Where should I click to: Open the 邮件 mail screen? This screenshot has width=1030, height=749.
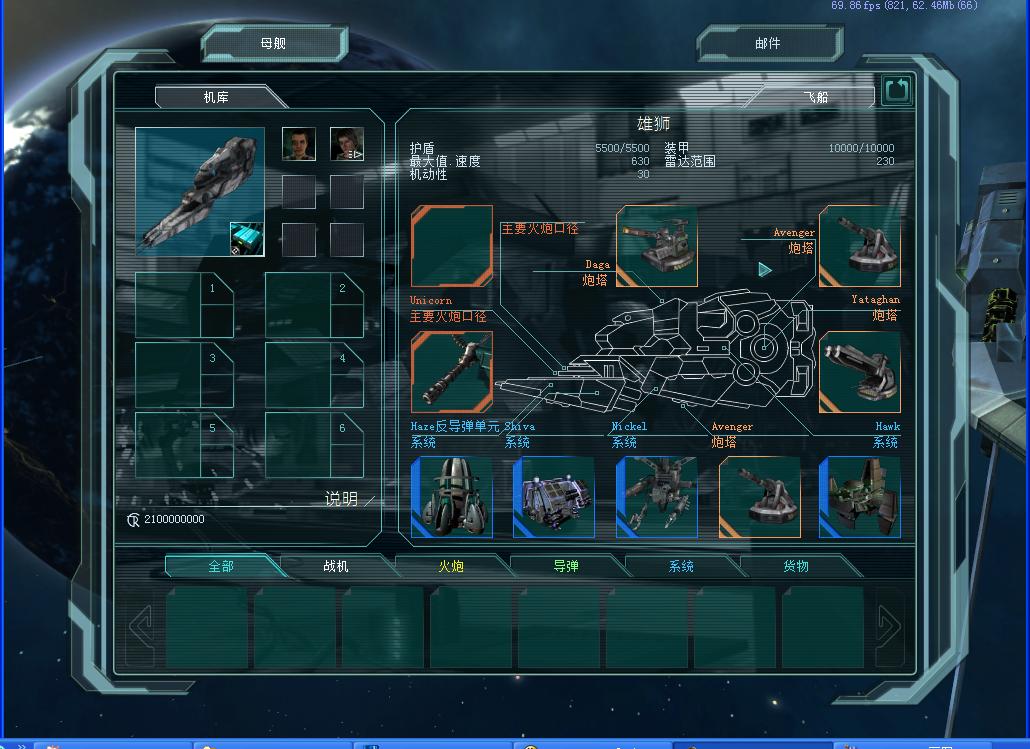[x=768, y=44]
